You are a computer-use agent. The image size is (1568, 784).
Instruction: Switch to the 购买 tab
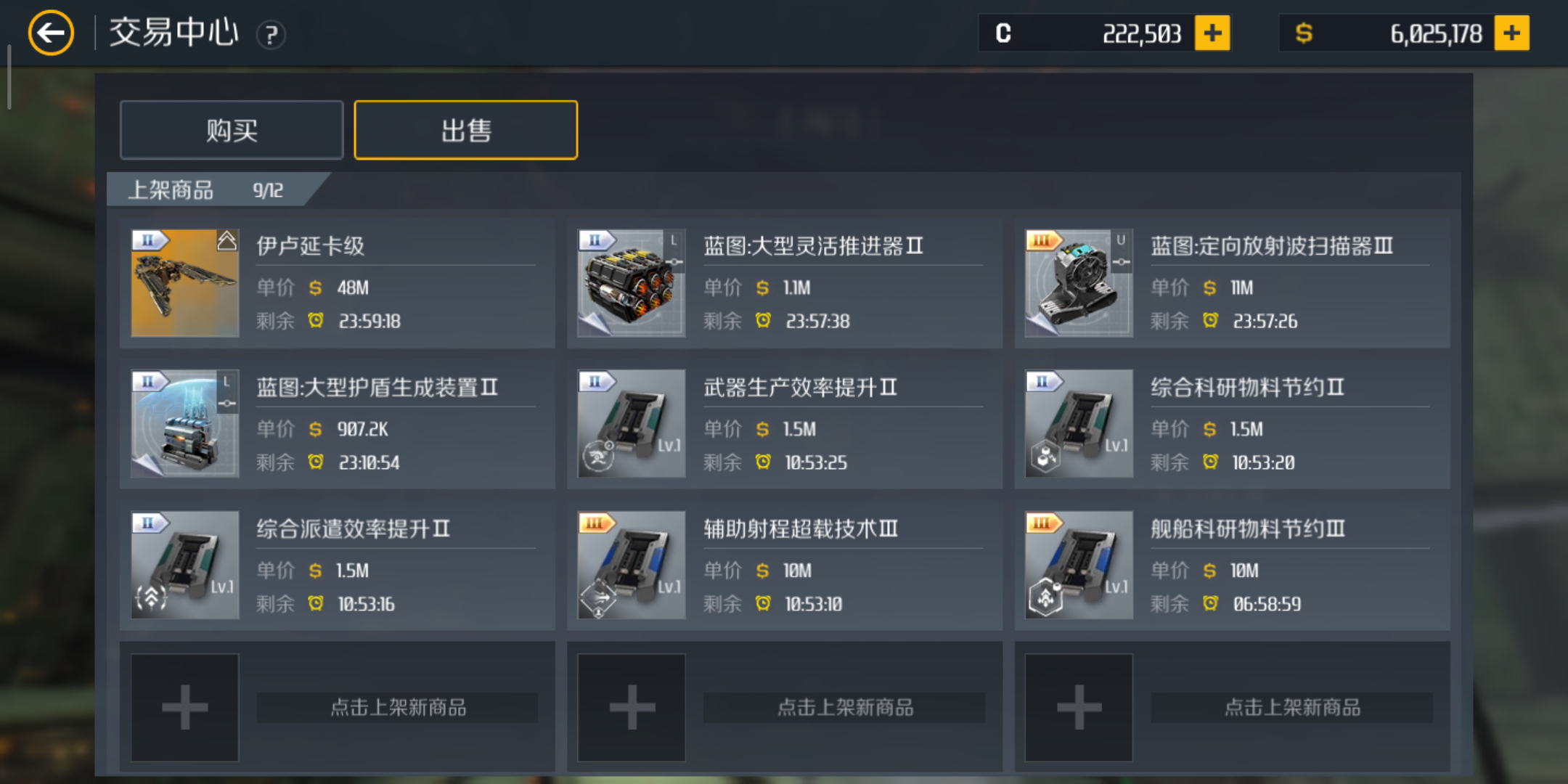pyautogui.click(x=232, y=129)
